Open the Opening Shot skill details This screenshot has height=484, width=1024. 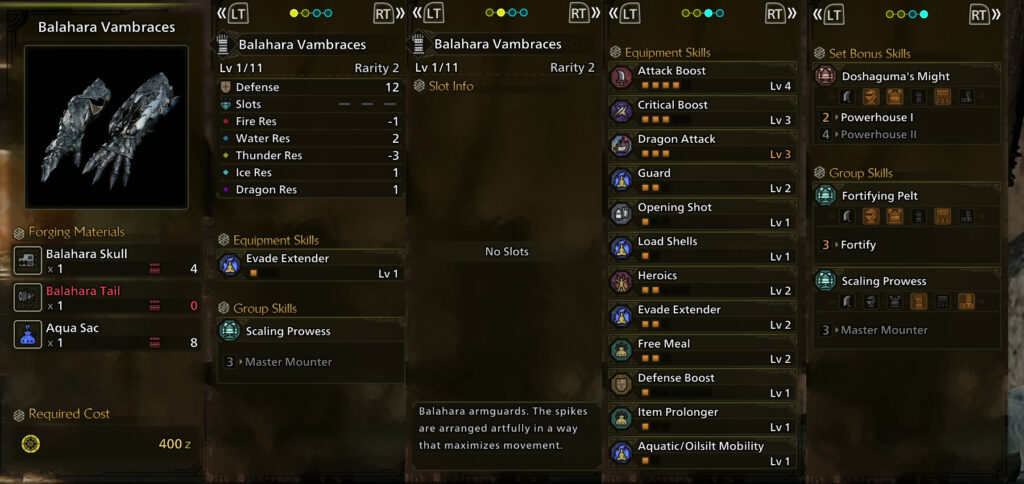(x=703, y=214)
